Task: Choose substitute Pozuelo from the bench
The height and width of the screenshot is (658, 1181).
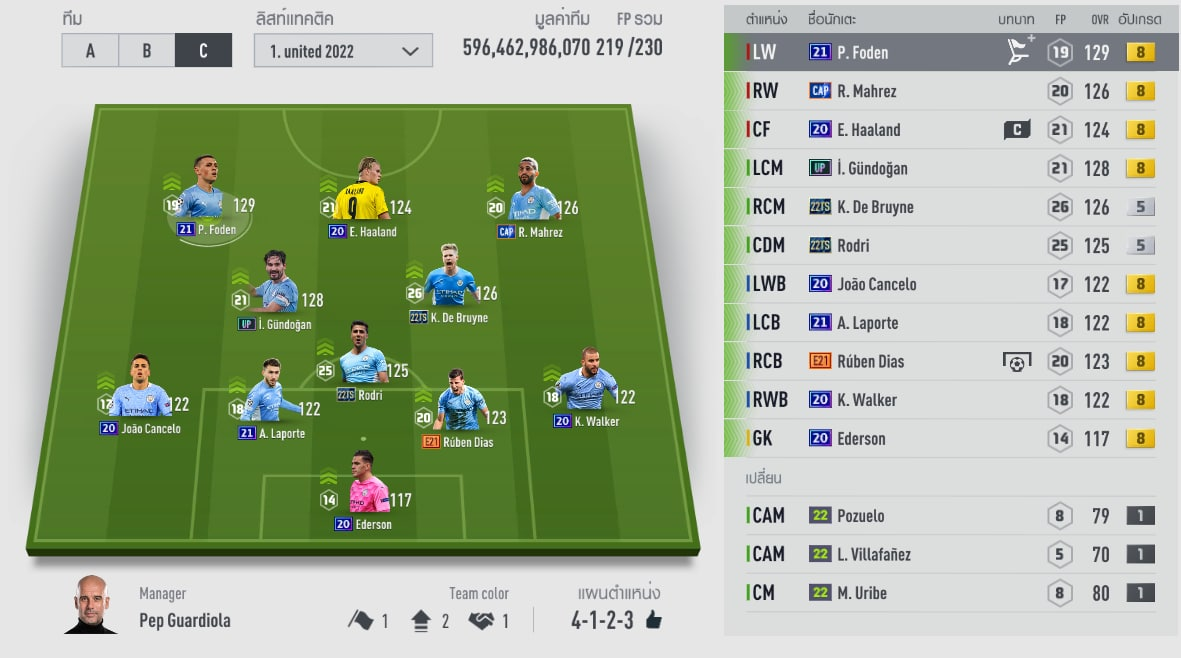Action: [x=940, y=516]
